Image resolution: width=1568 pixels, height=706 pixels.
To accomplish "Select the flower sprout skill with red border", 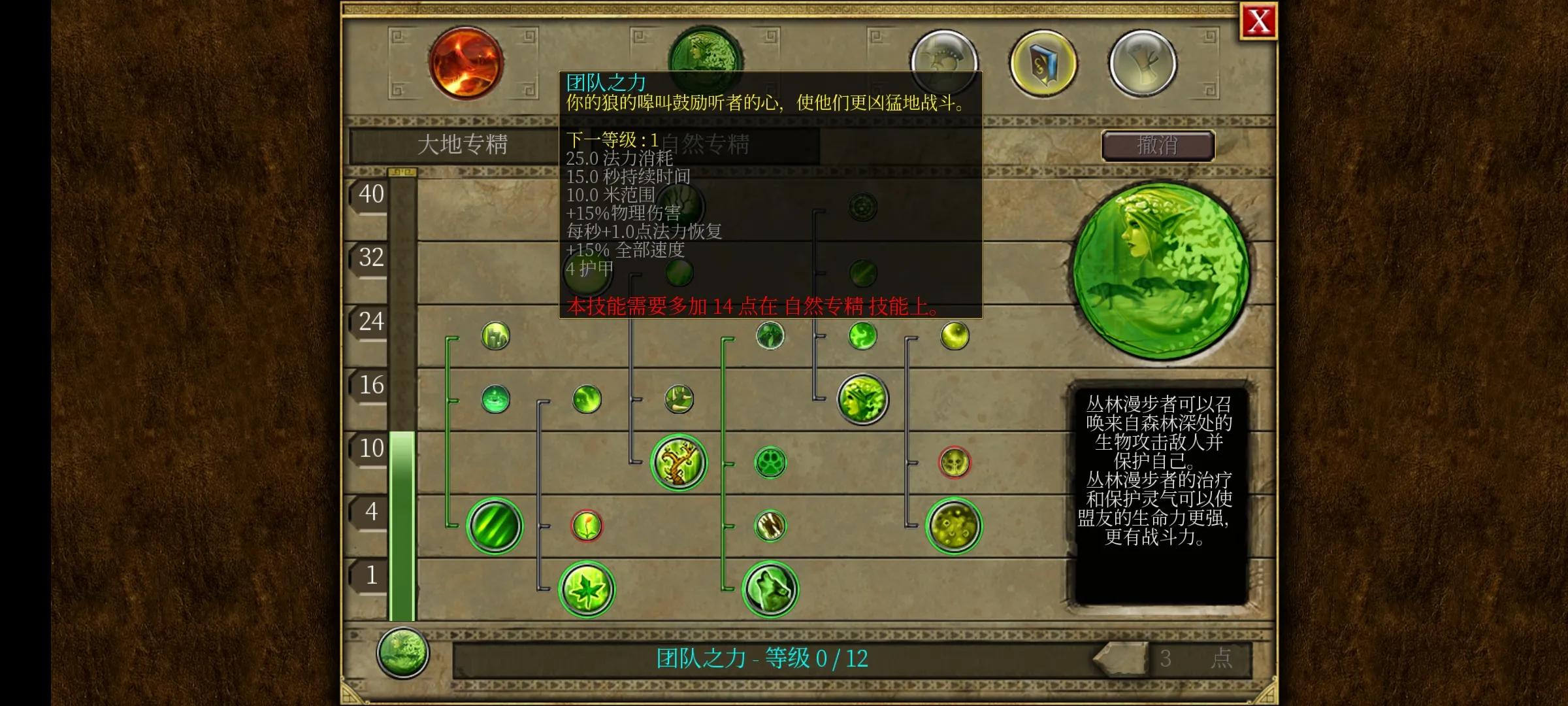I will point(586,527).
